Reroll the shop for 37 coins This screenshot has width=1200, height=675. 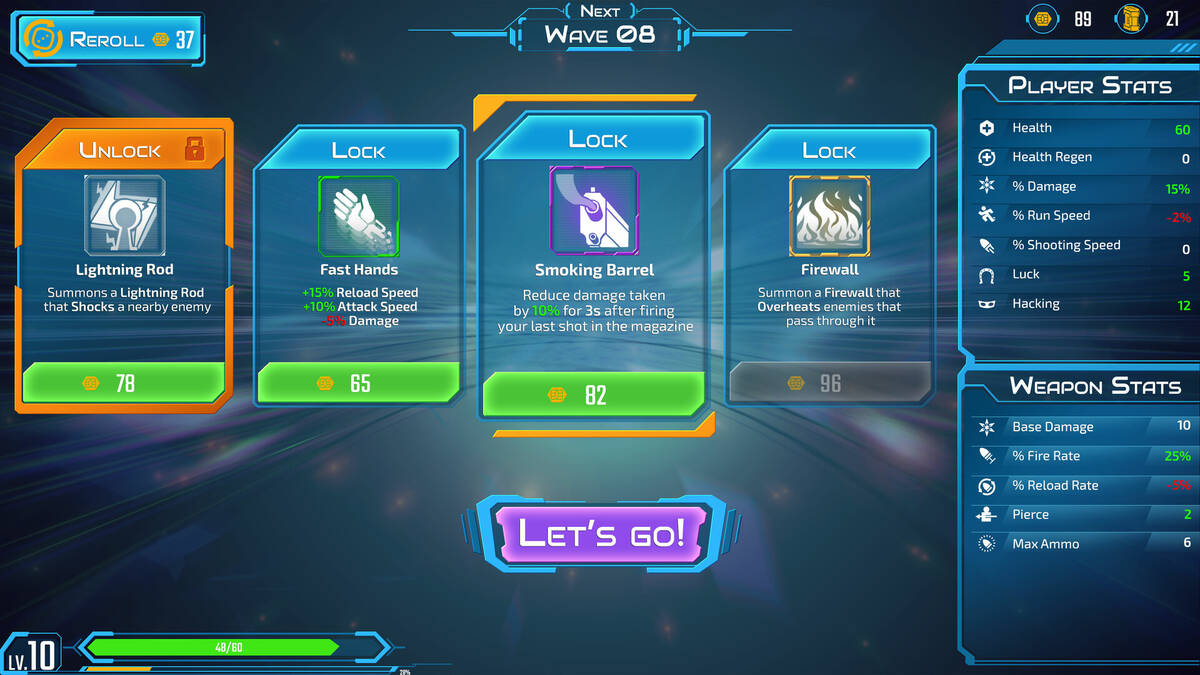coord(108,40)
